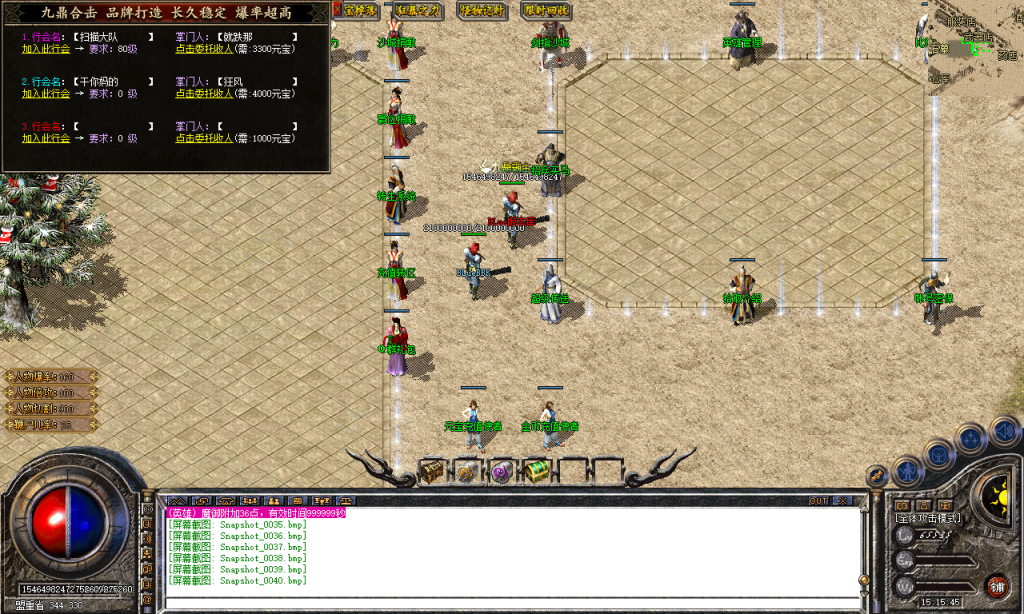Click 点击委托收人 costing 1000 元宝
The height and width of the screenshot is (614, 1024).
(204, 138)
